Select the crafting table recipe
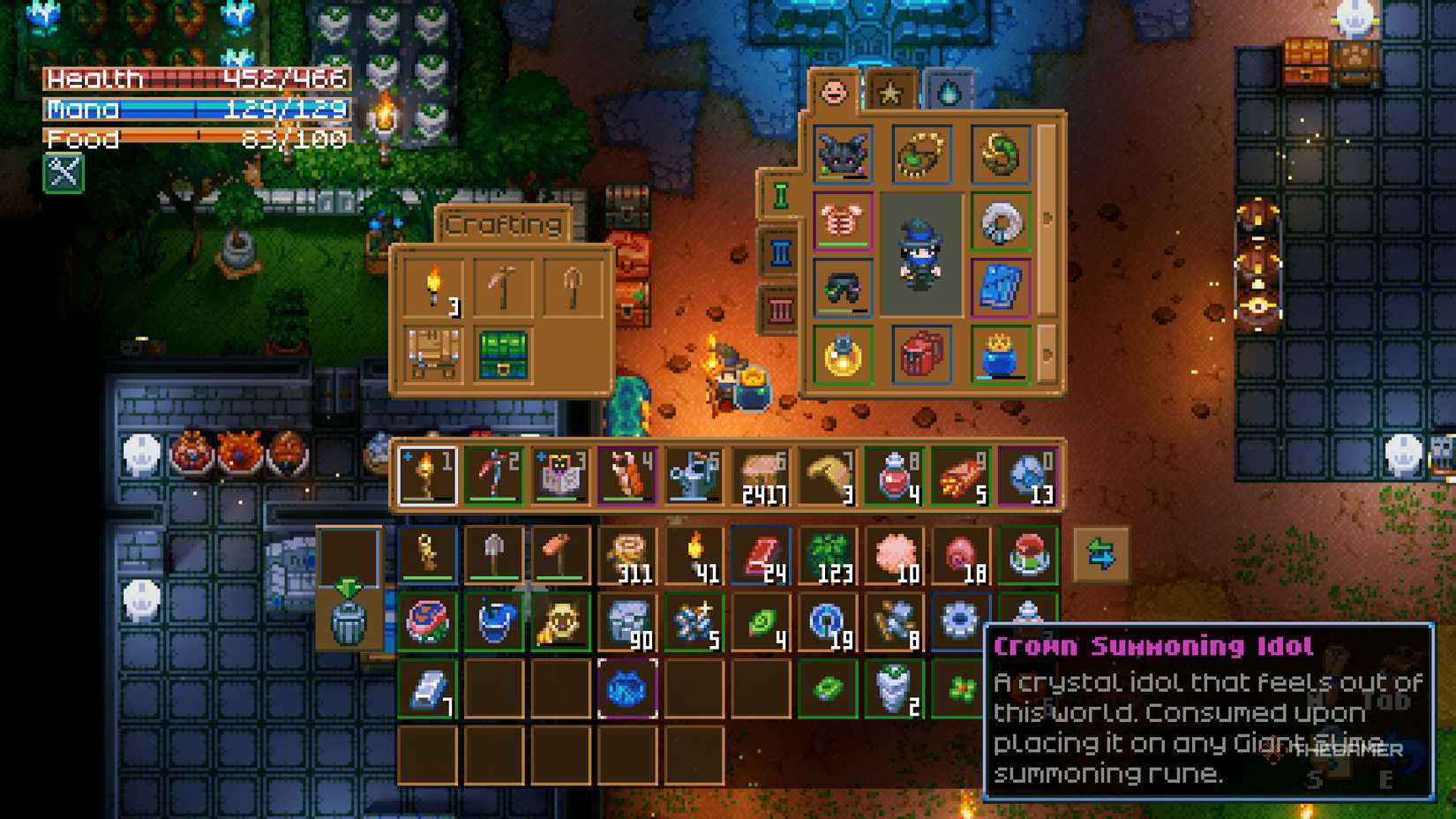This screenshot has height=819, width=1456. [432, 353]
